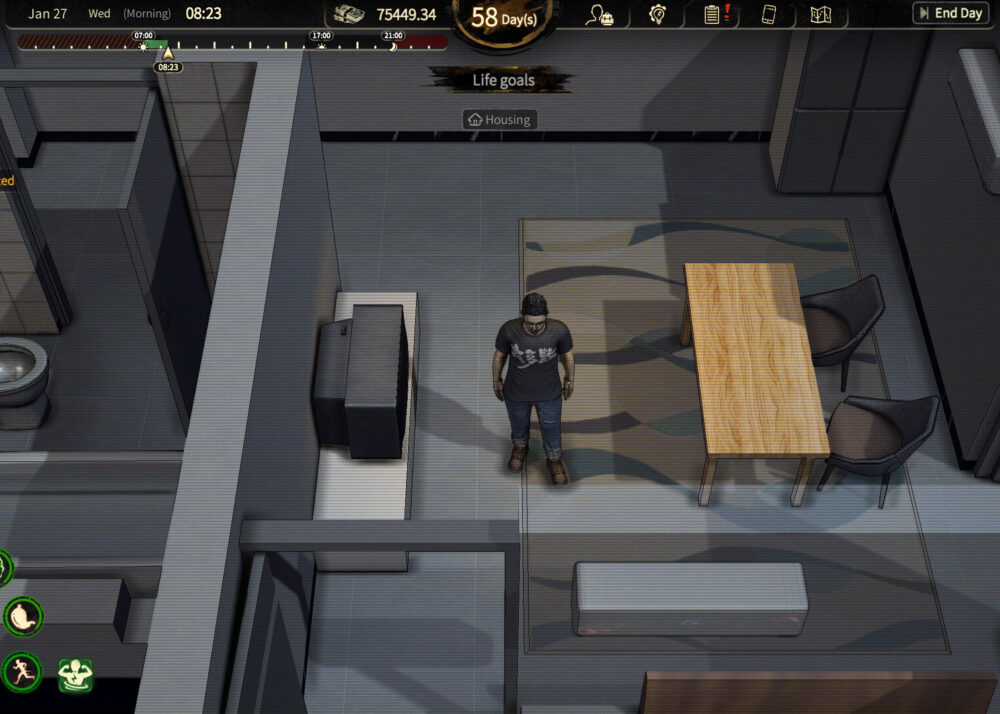The height and width of the screenshot is (714, 1000).
Task: Click the 08:23 marker on the day timeline
Action: [168, 66]
